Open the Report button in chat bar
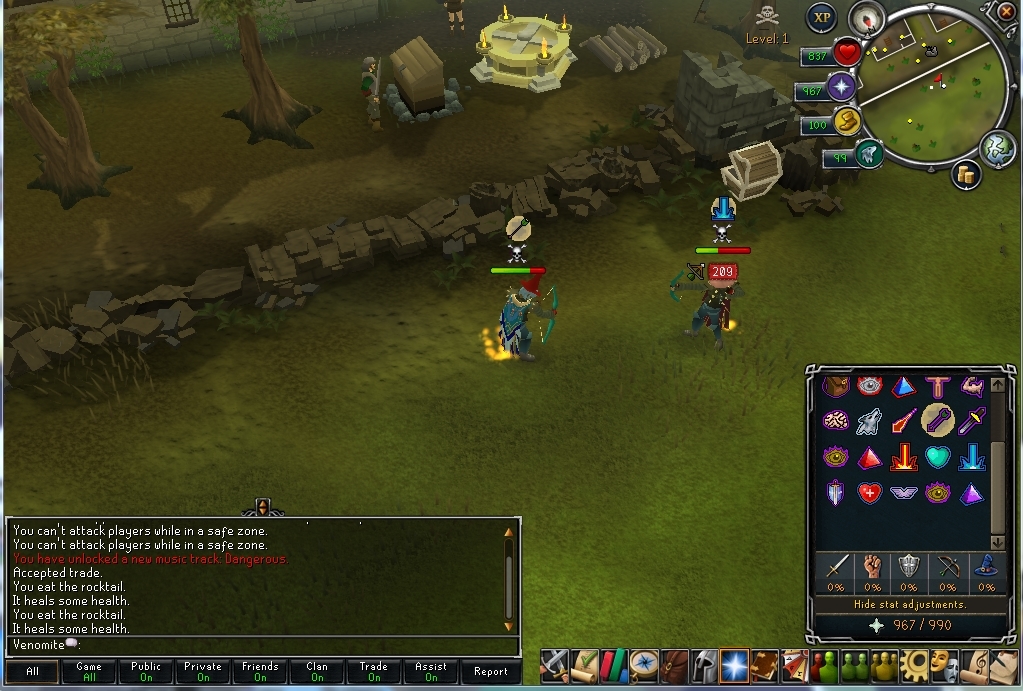The width and height of the screenshot is (1023, 691). pyautogui.click(x=490, y=672)
